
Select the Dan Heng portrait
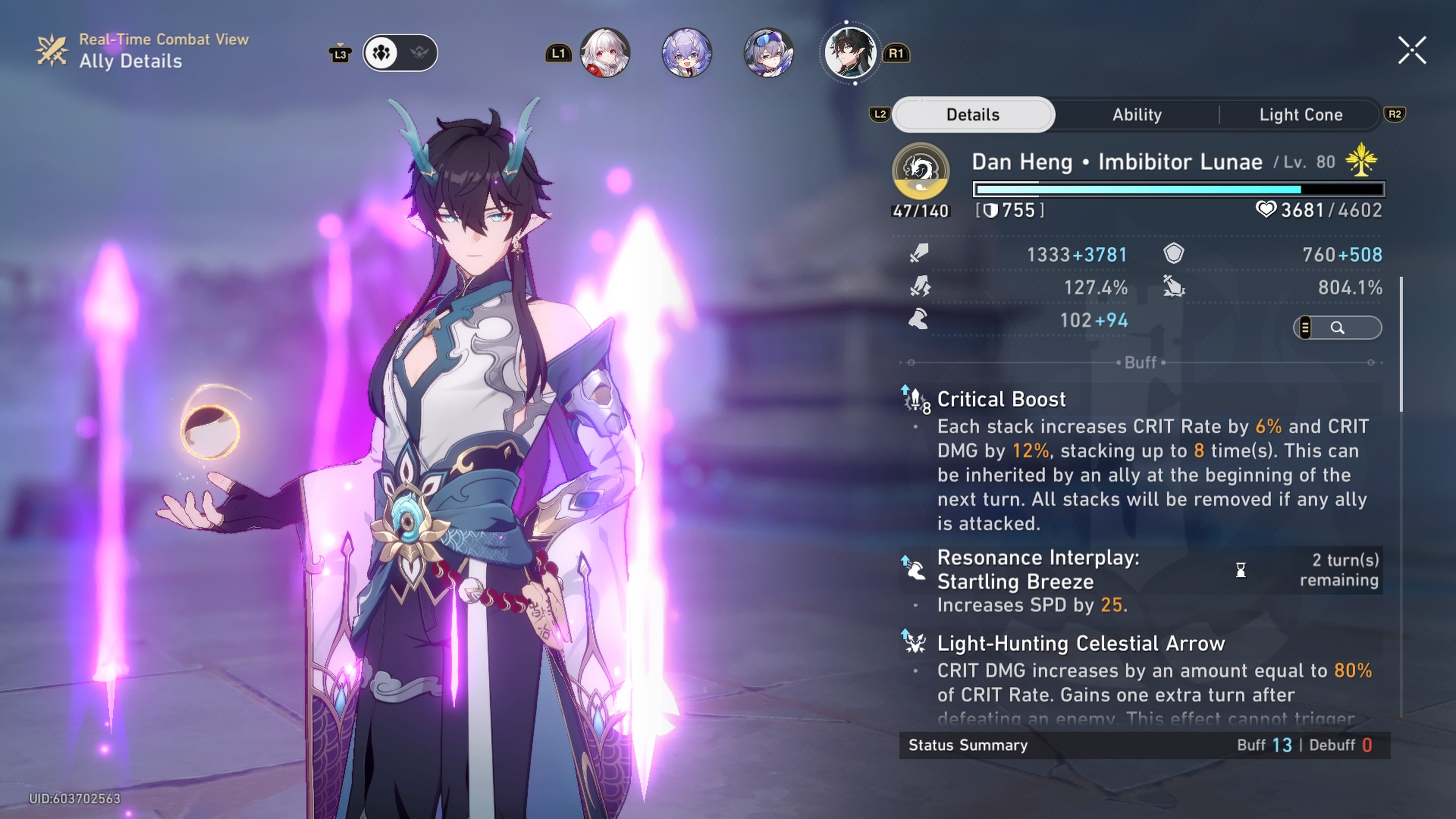coord(849,53)
